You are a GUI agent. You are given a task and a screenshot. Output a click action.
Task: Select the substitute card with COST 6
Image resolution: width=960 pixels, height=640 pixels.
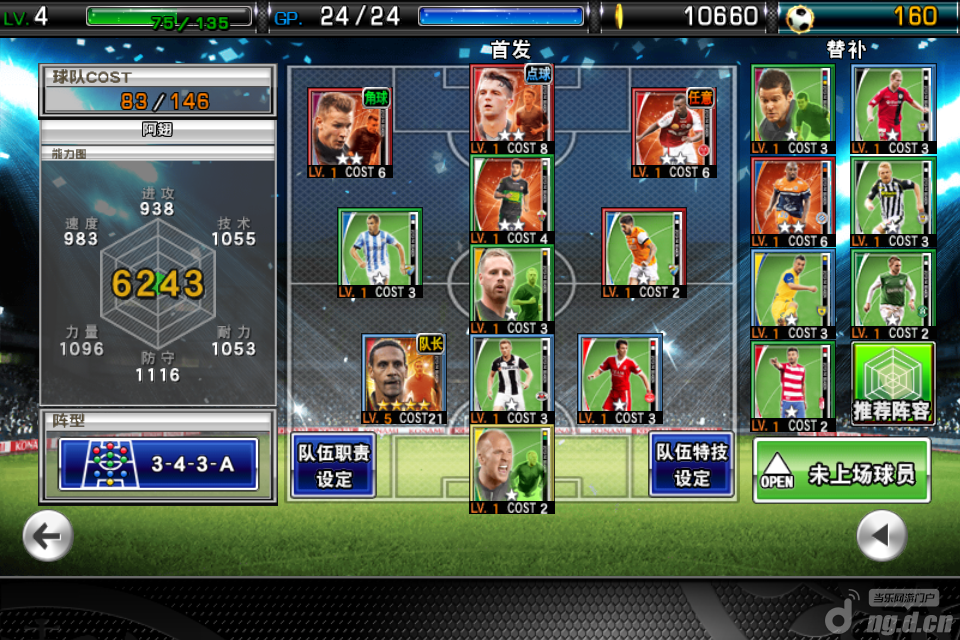click(793, 202)
